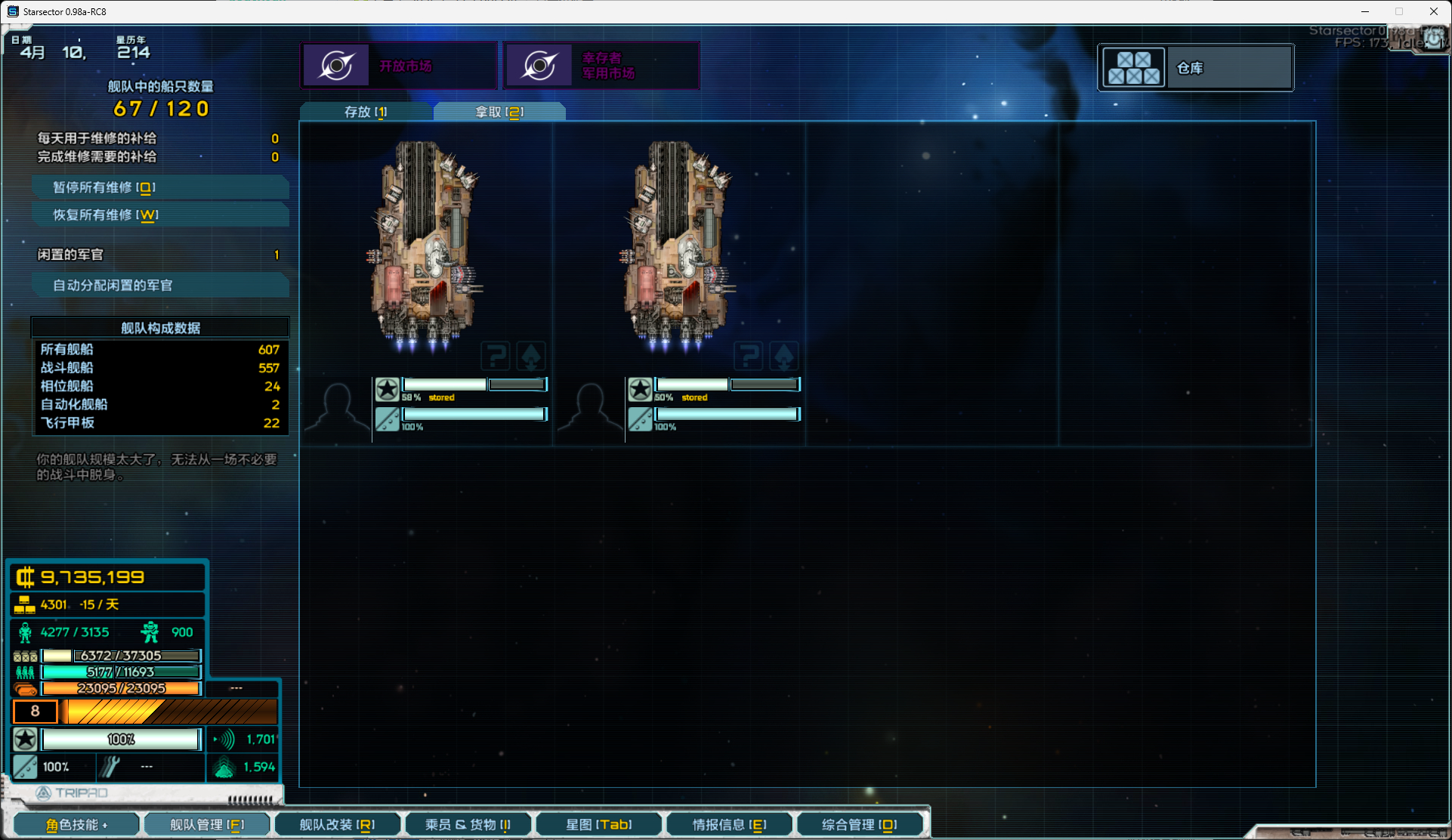Open 星图 star map
Screen dimensions: 1452x840
598,825
